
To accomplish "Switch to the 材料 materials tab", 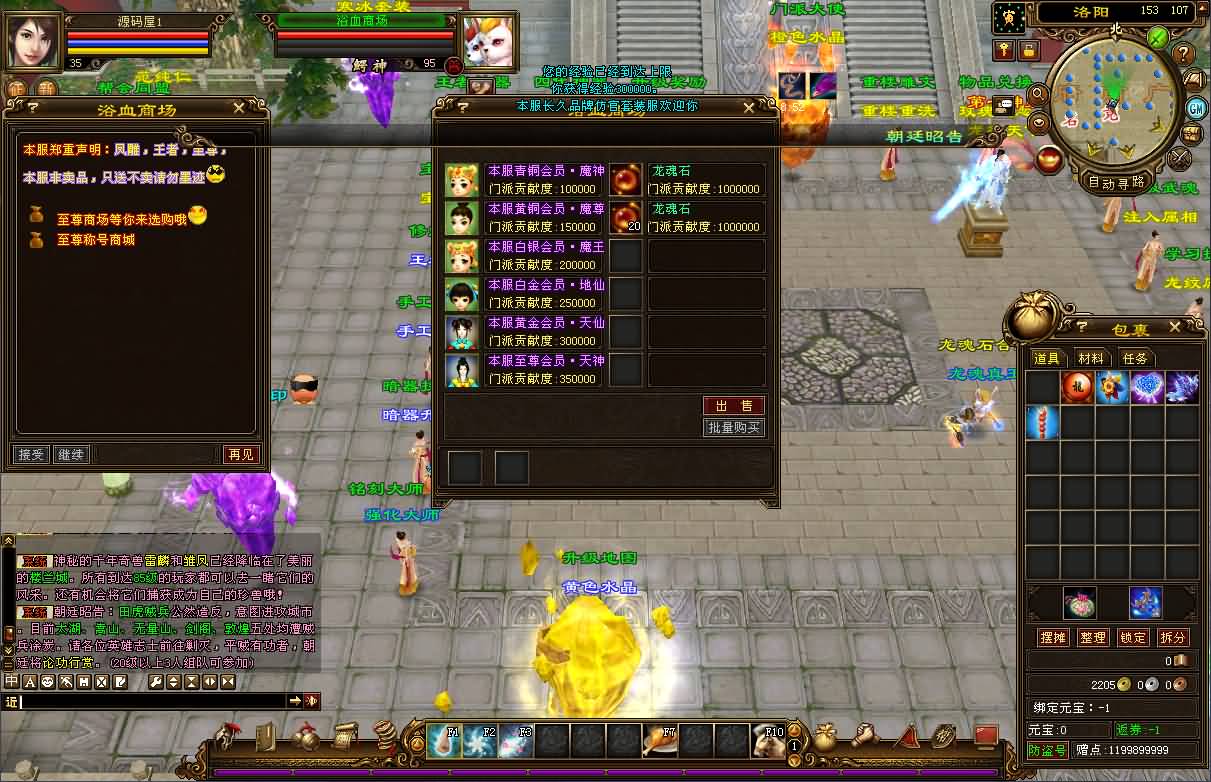I will [1091, 358].
